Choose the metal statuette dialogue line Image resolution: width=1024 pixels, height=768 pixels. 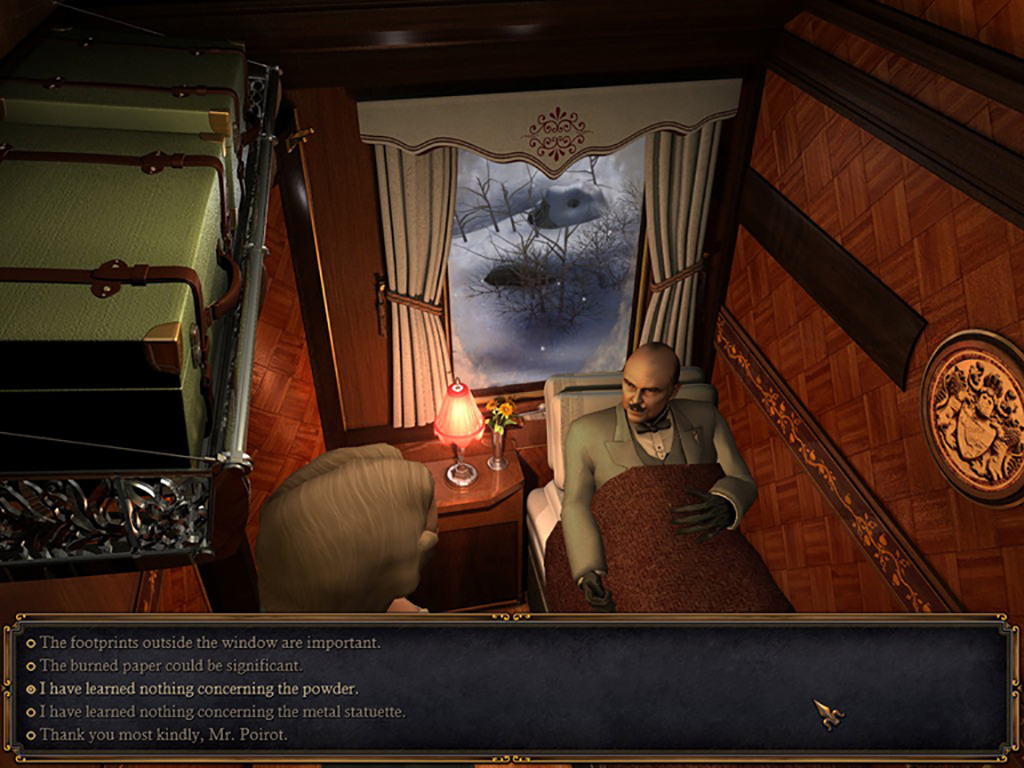click(222, 712)
